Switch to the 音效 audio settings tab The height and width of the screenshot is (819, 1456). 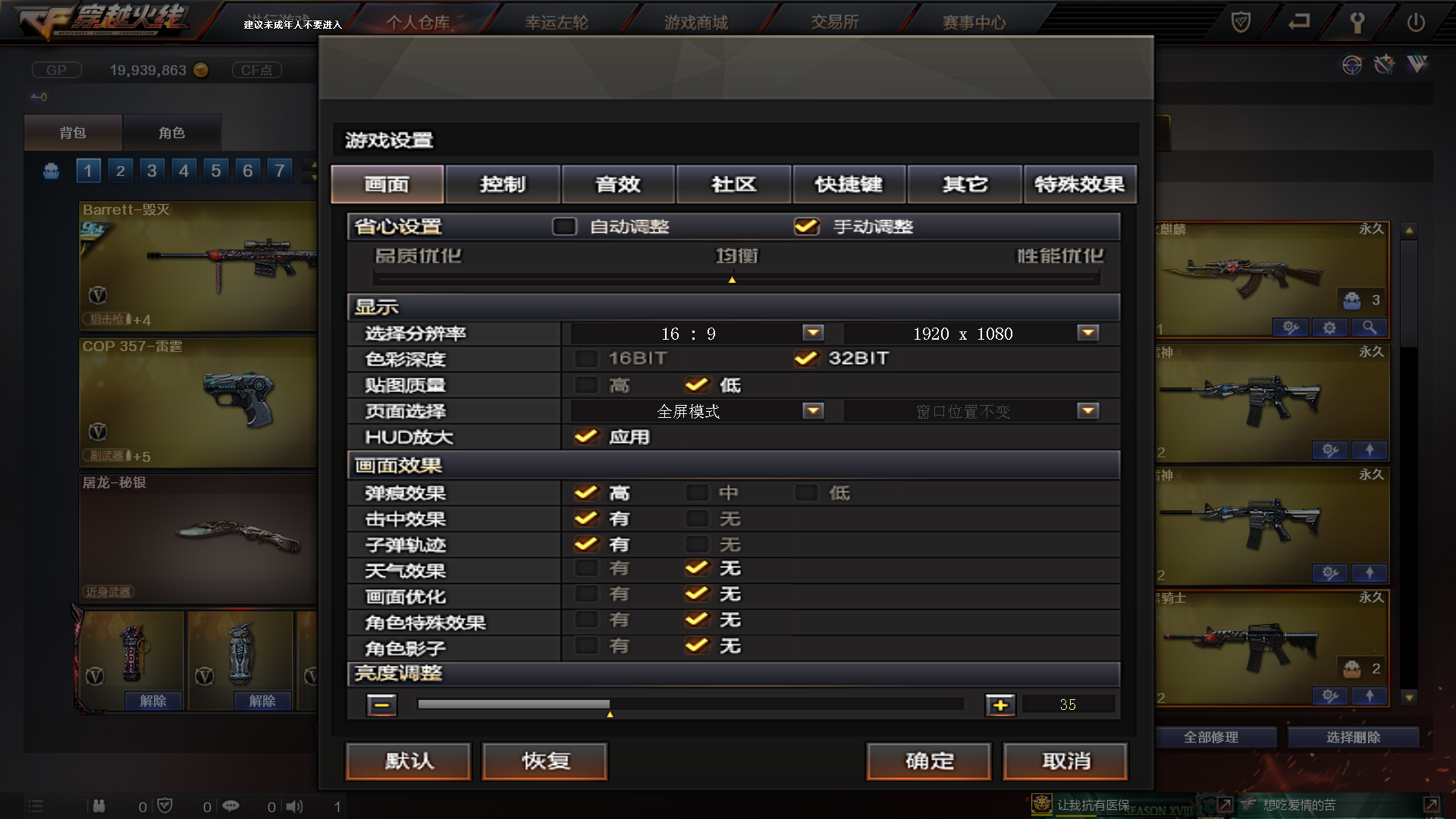[x=618, y=184]
